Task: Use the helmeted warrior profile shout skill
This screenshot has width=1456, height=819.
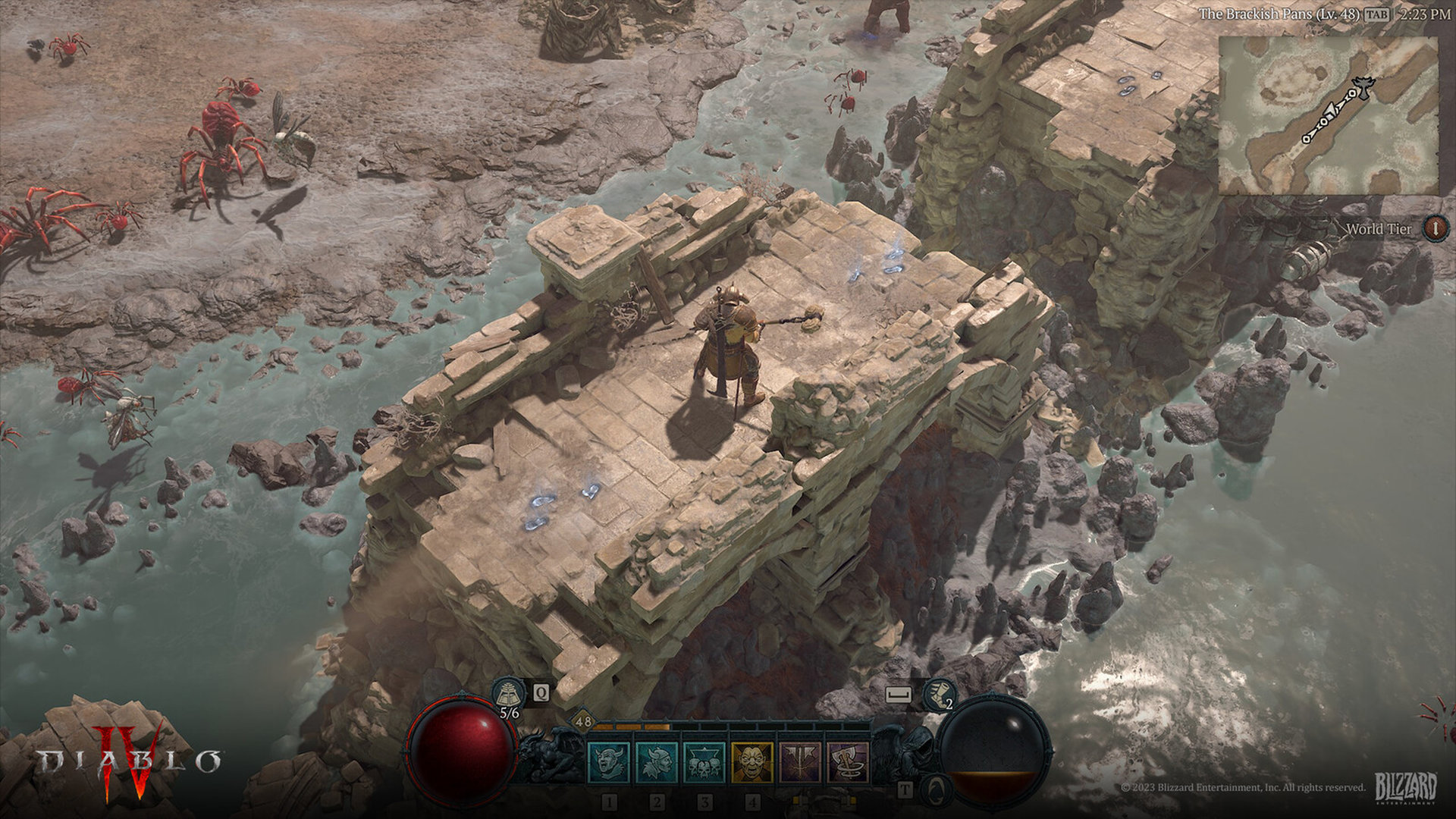Action: click(x=657, y=762)
